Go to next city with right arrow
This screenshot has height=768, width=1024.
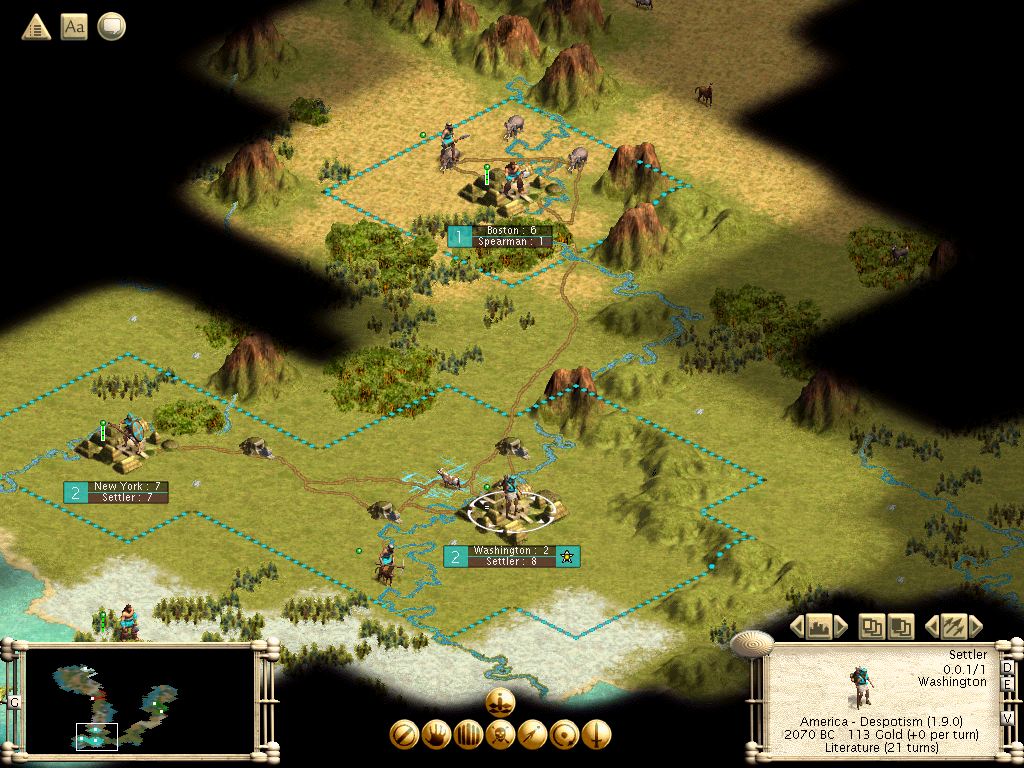[841, 627]
